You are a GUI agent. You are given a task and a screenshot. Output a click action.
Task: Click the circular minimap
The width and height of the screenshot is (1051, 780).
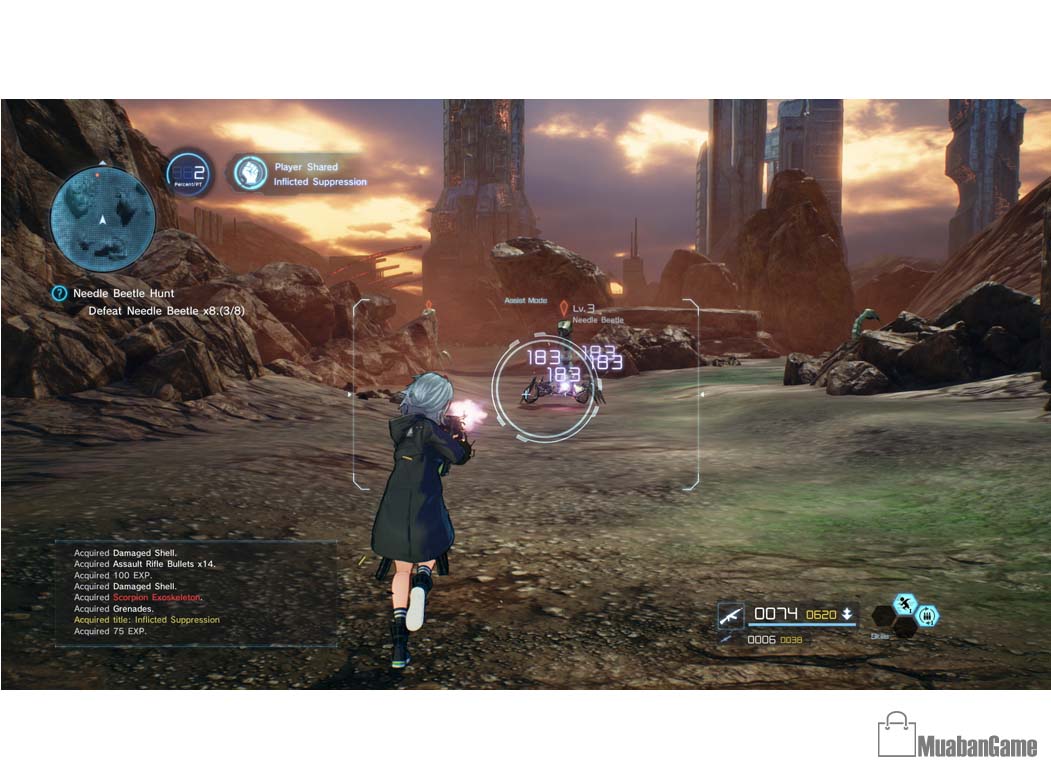click(x=103, y=212)
